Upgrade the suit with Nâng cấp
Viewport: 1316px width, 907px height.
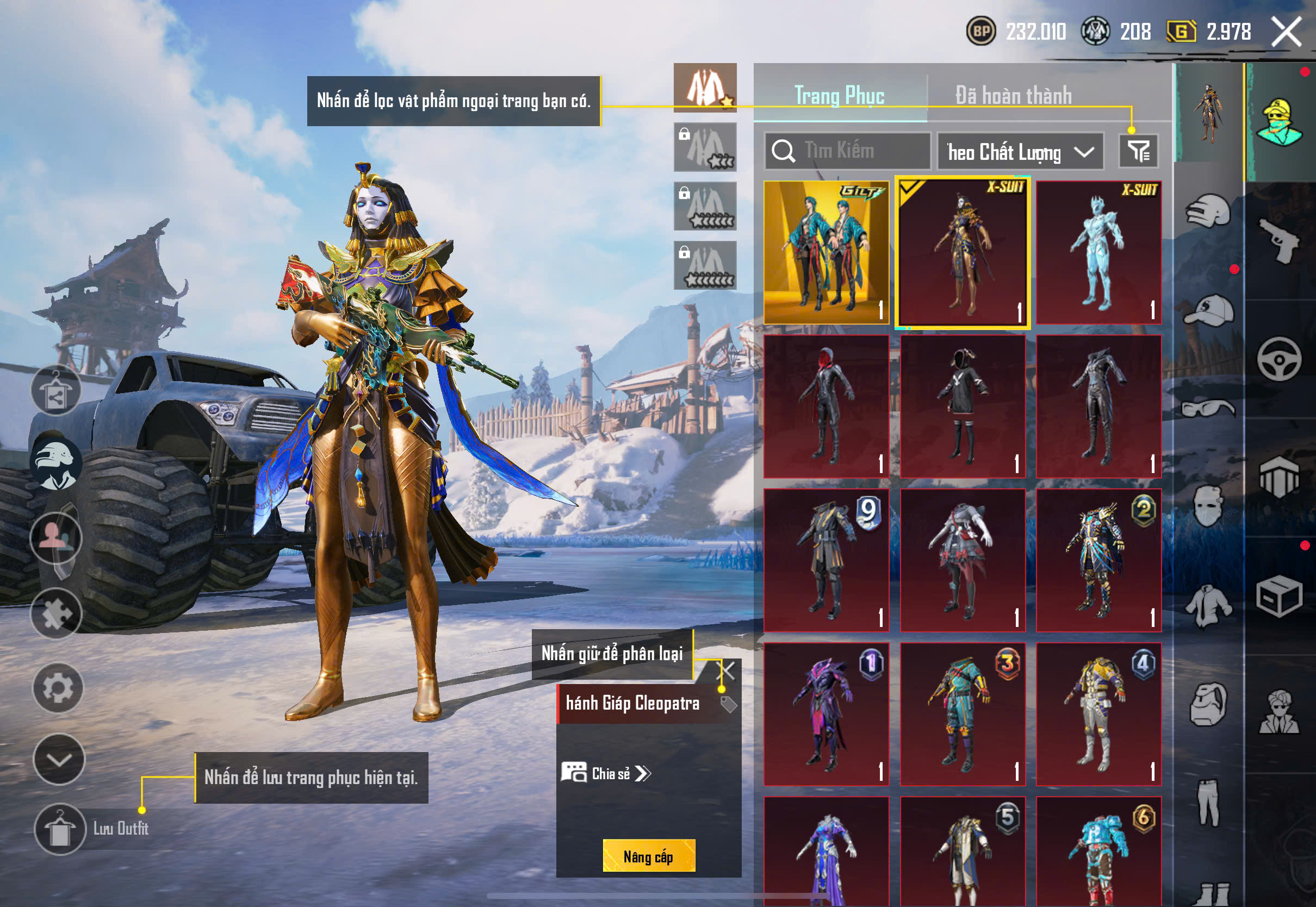(x=648, y=856)
